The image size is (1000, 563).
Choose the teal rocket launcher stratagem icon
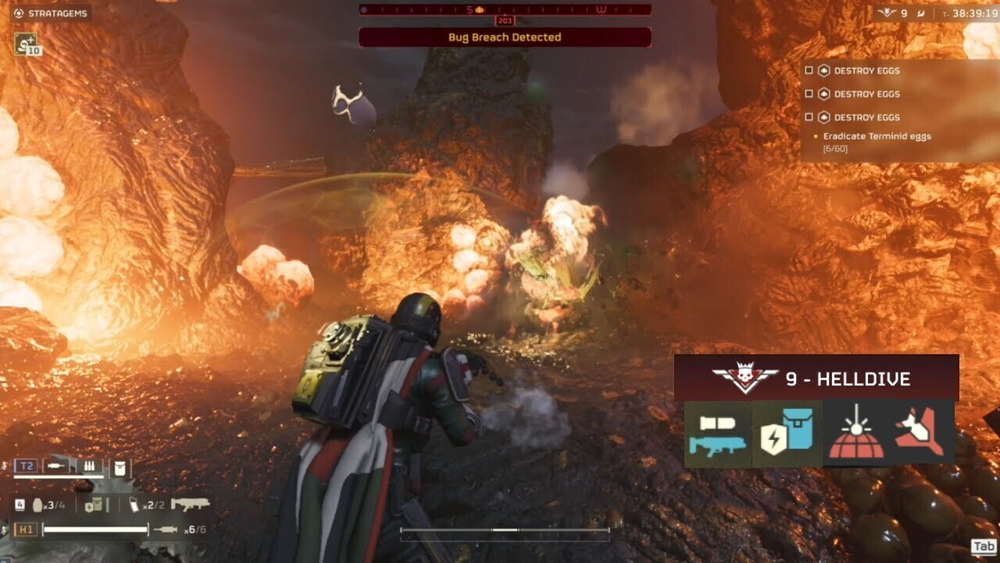point(717,434)
